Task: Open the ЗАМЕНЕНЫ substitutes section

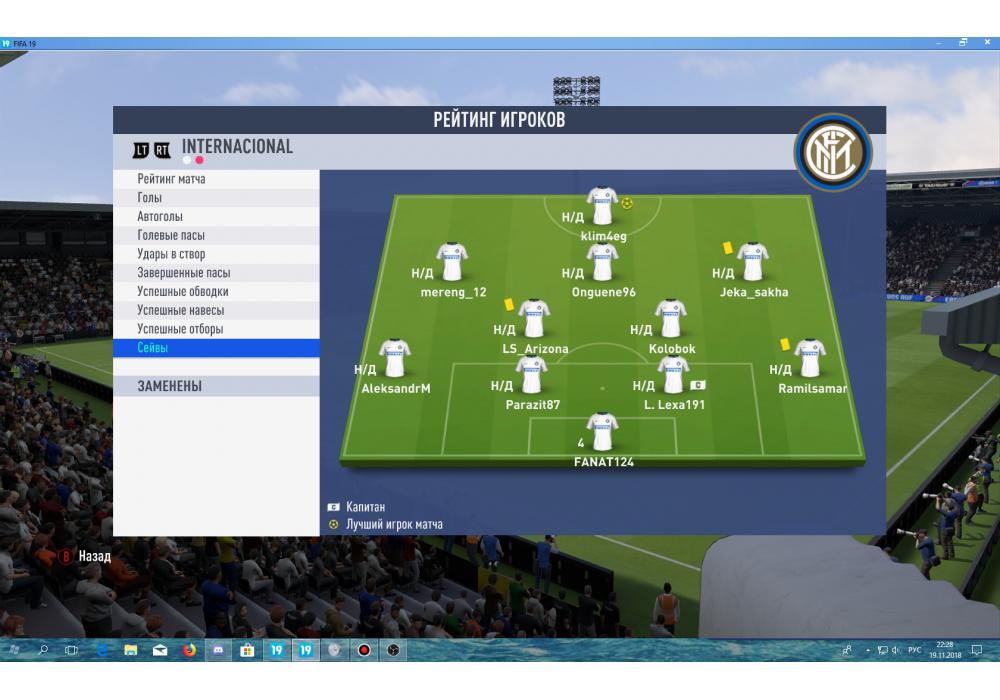Action: [x=215, y=386]
